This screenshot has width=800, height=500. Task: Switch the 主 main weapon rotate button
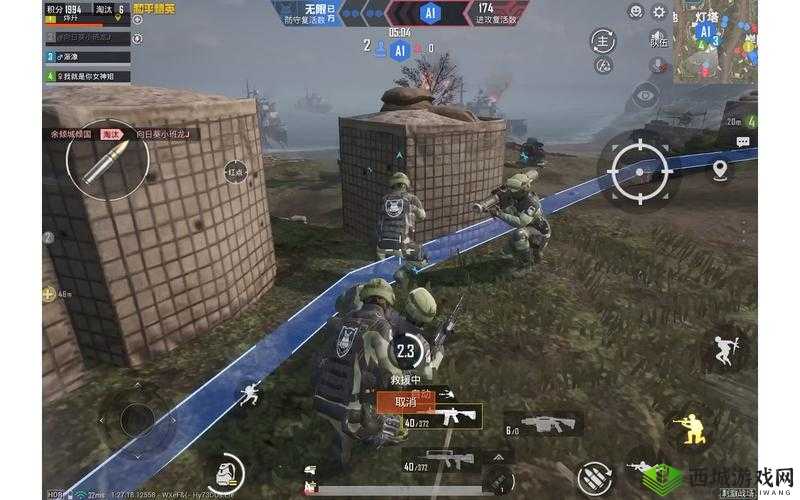(602, 42)
